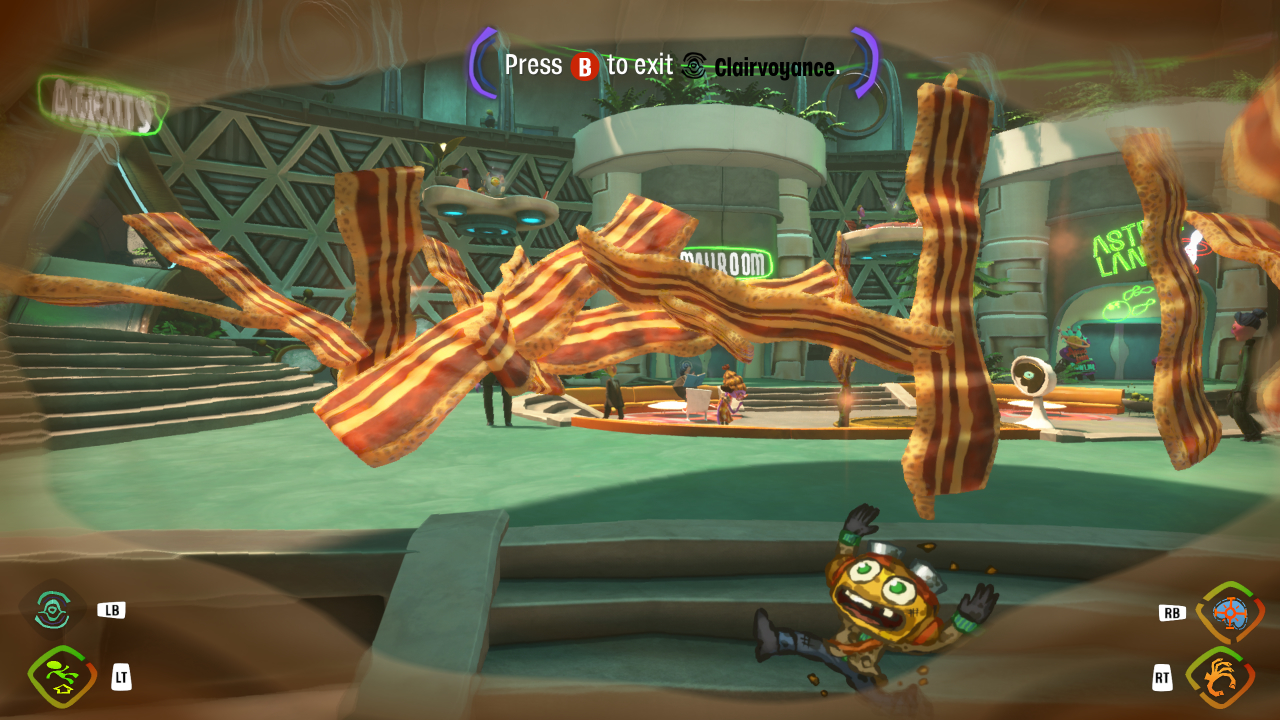Image resolution: width=1280 pixels, height=720 pixels.
Task: Activate the green Levitation power icon
Action: pos(61,676)
